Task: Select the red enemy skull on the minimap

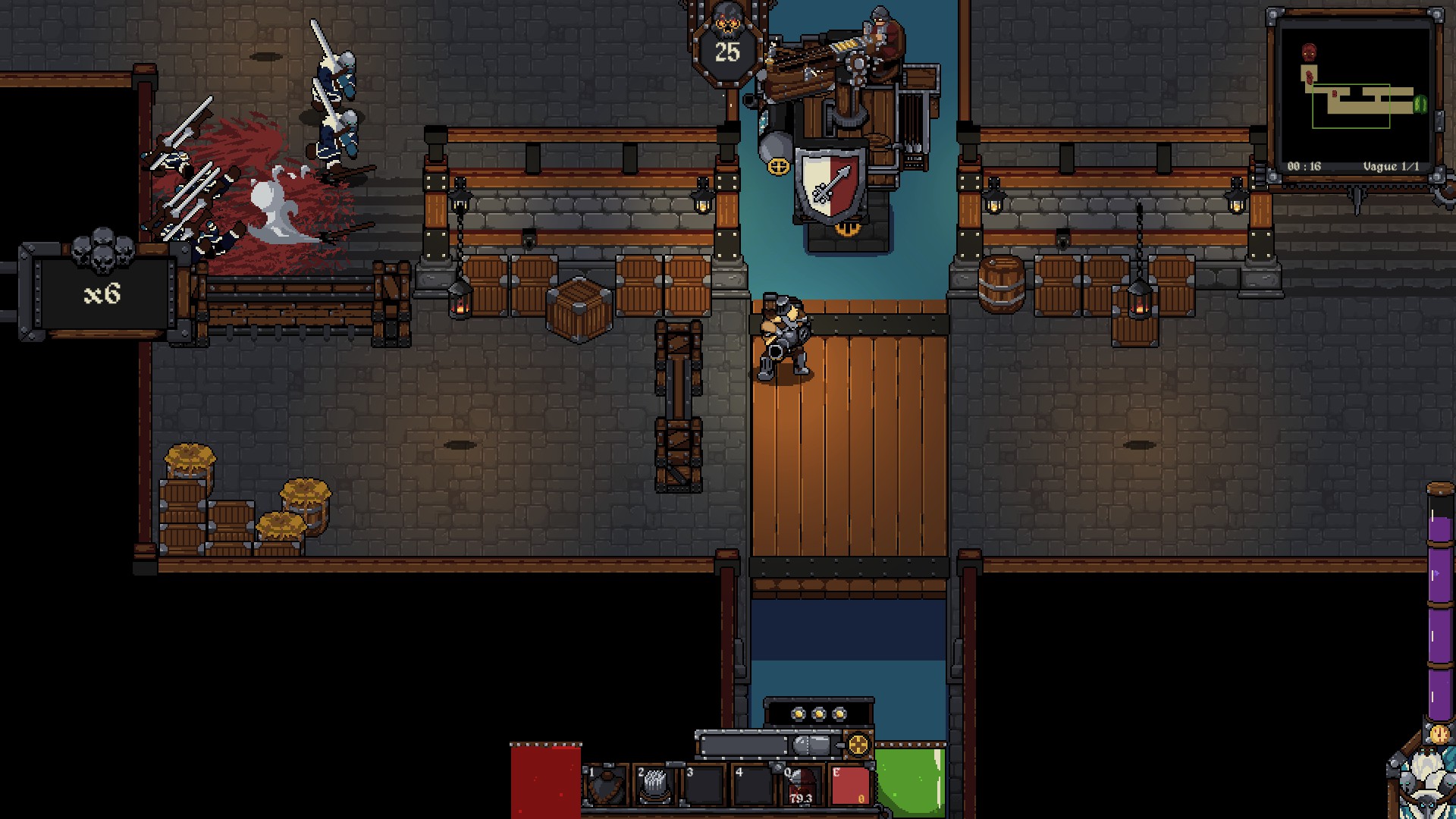Action: pyautogui.click(x=1309, y=52)
